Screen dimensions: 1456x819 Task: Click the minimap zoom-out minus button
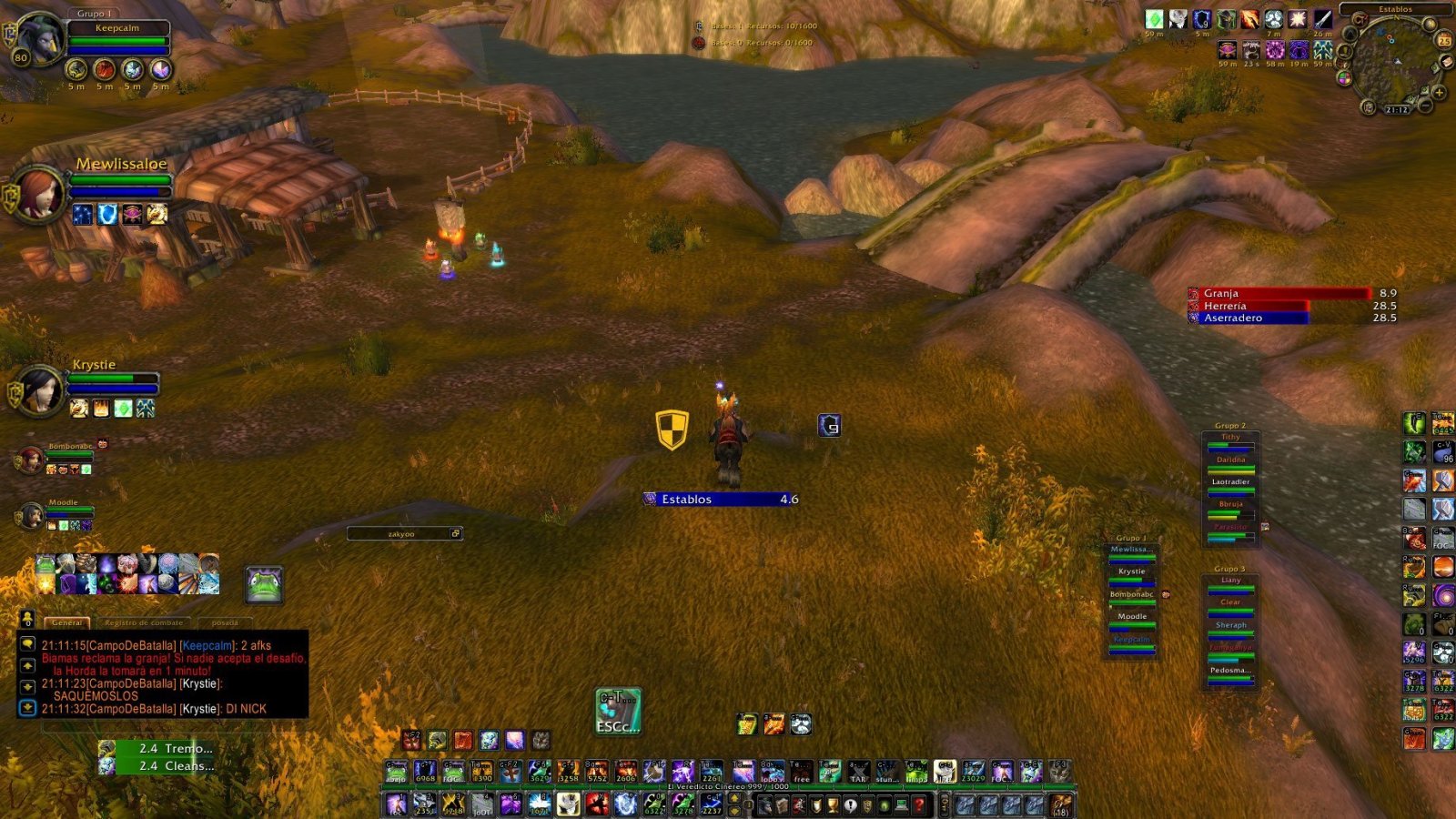tap(1424, 106)
